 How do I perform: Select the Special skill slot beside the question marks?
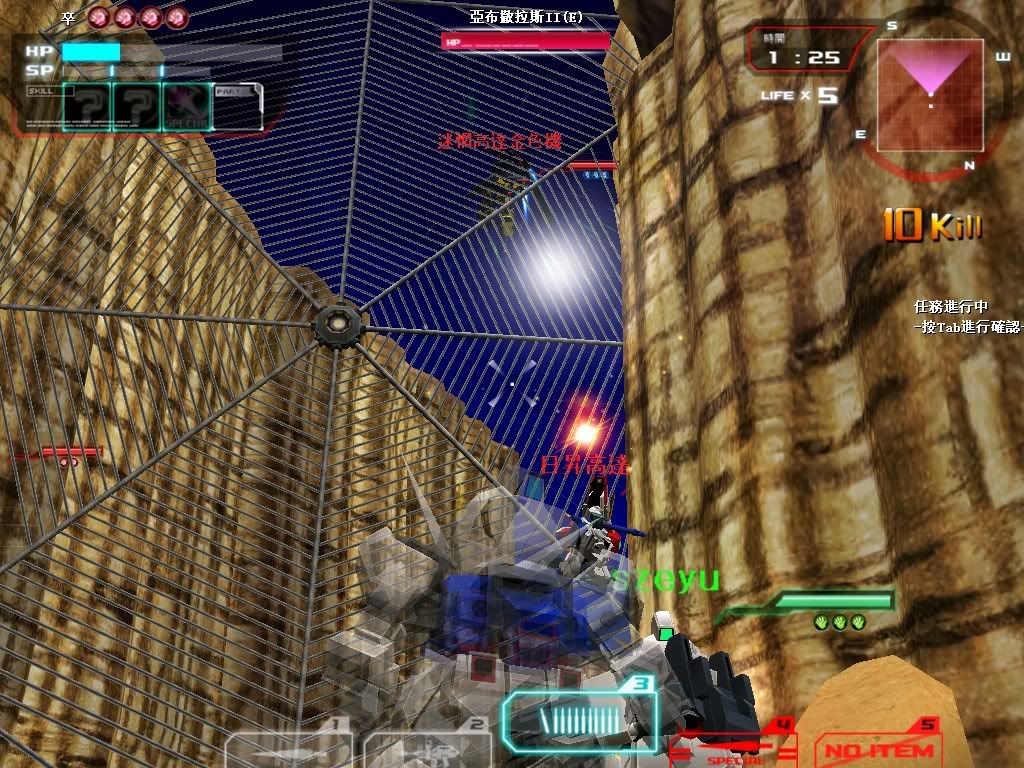click(x=187, y=107)
